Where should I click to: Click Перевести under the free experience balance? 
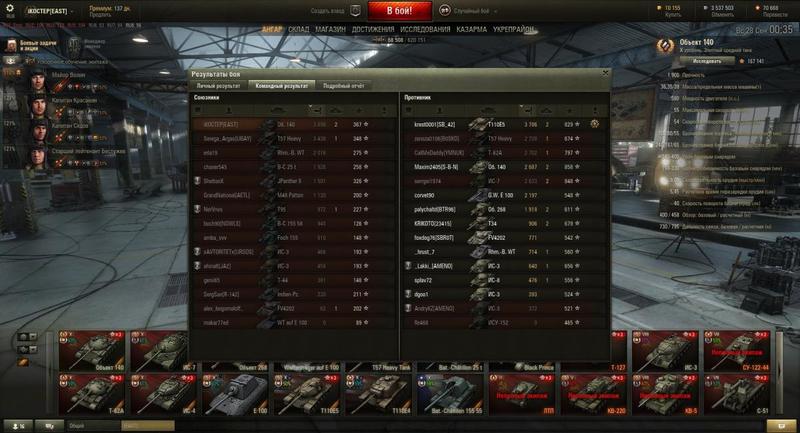(x=770, y=15)
